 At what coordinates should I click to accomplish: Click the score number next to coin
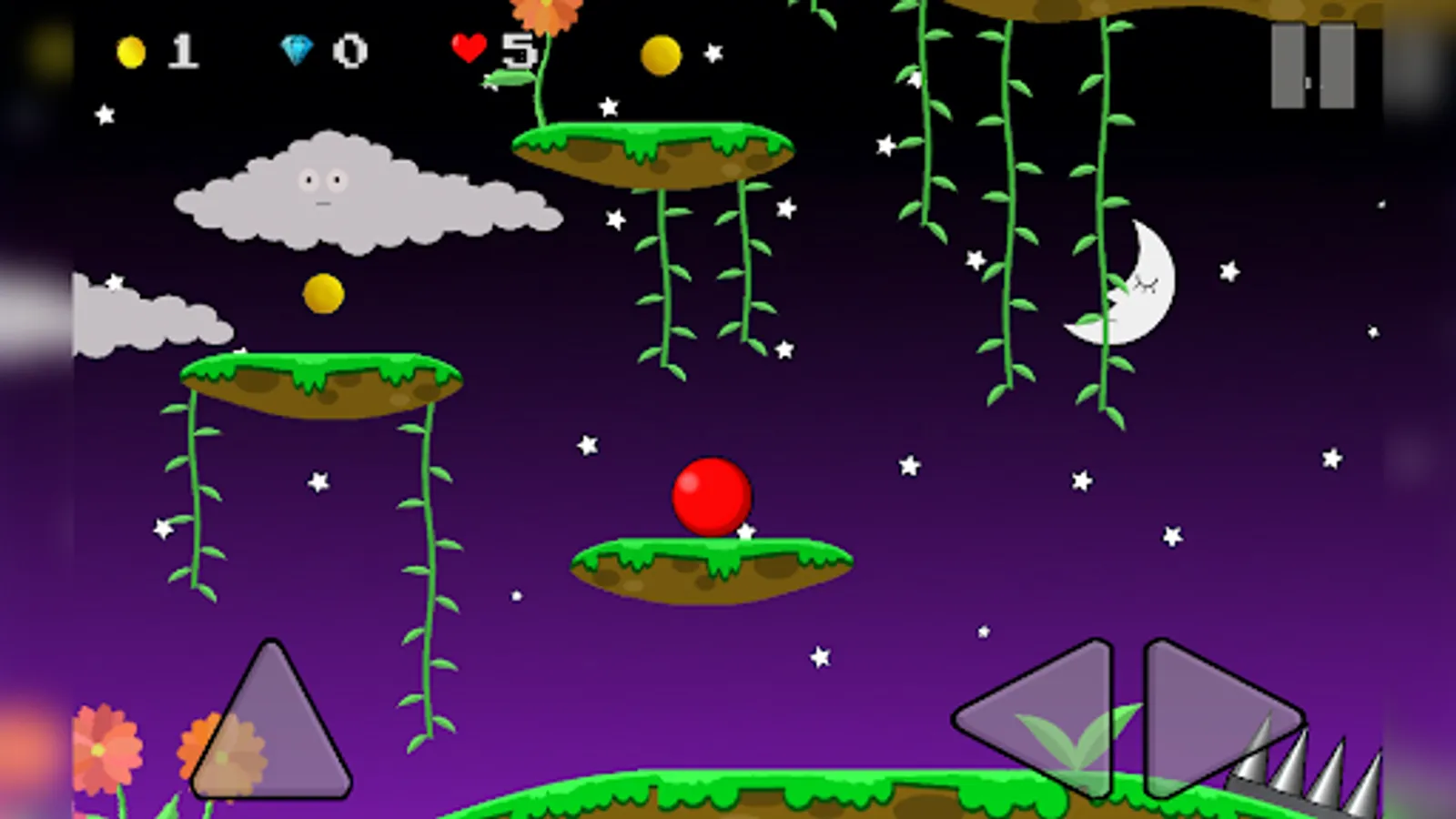tap(184, 53)
